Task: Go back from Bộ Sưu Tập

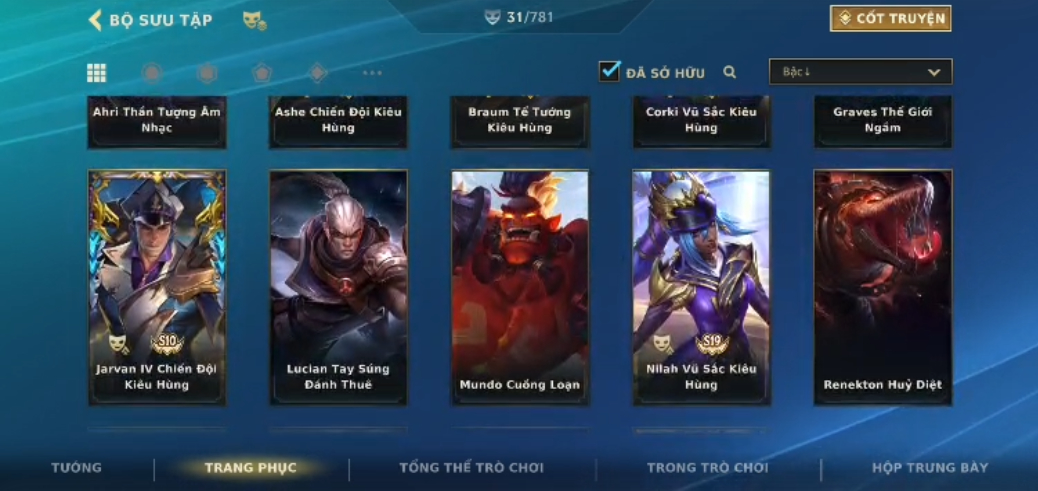Action: click(96, 20)
